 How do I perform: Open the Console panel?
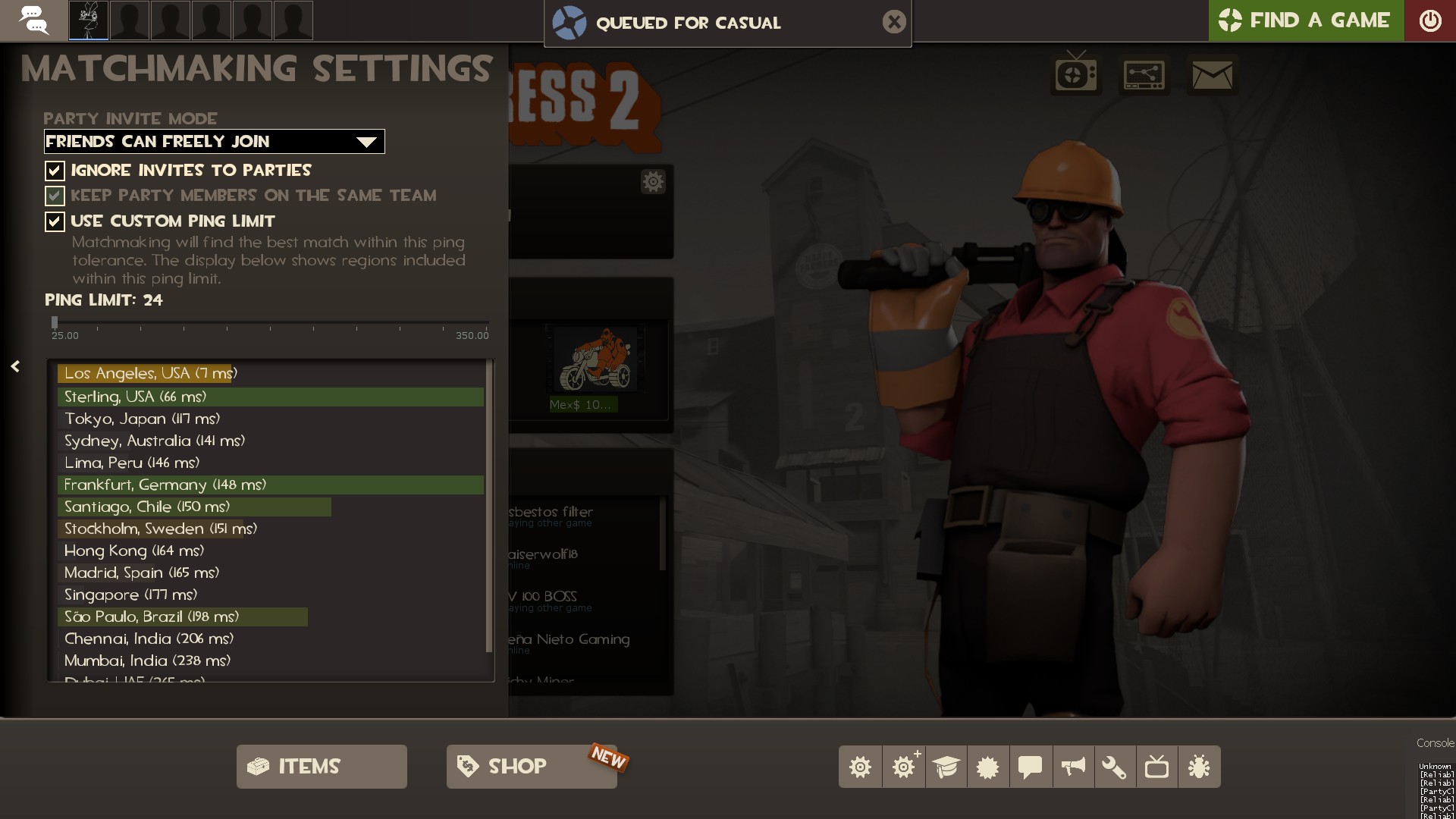(1435, 743)
